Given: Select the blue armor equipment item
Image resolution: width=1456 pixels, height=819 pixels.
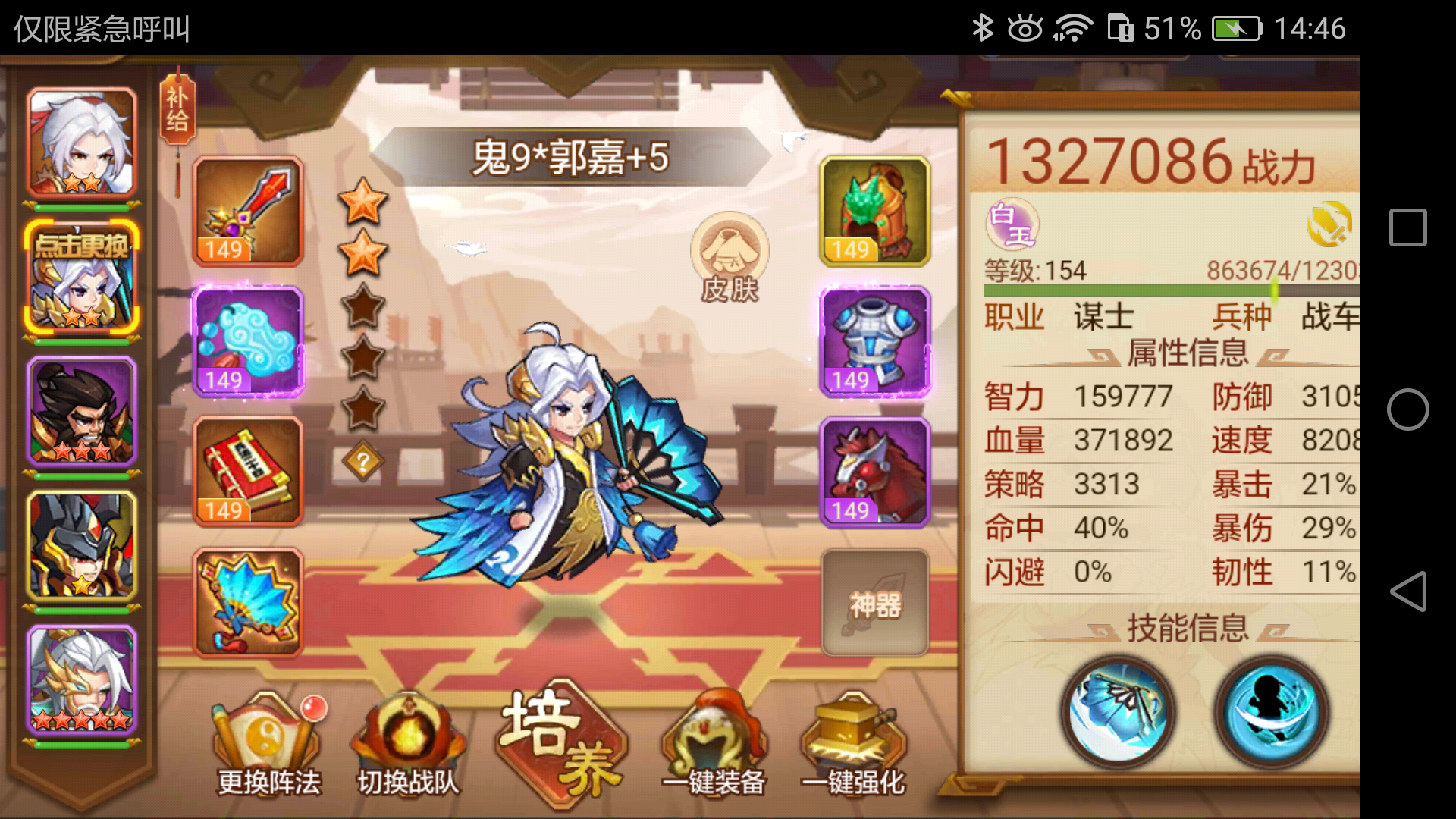Looking at the screenshot, I should [874, 341].
